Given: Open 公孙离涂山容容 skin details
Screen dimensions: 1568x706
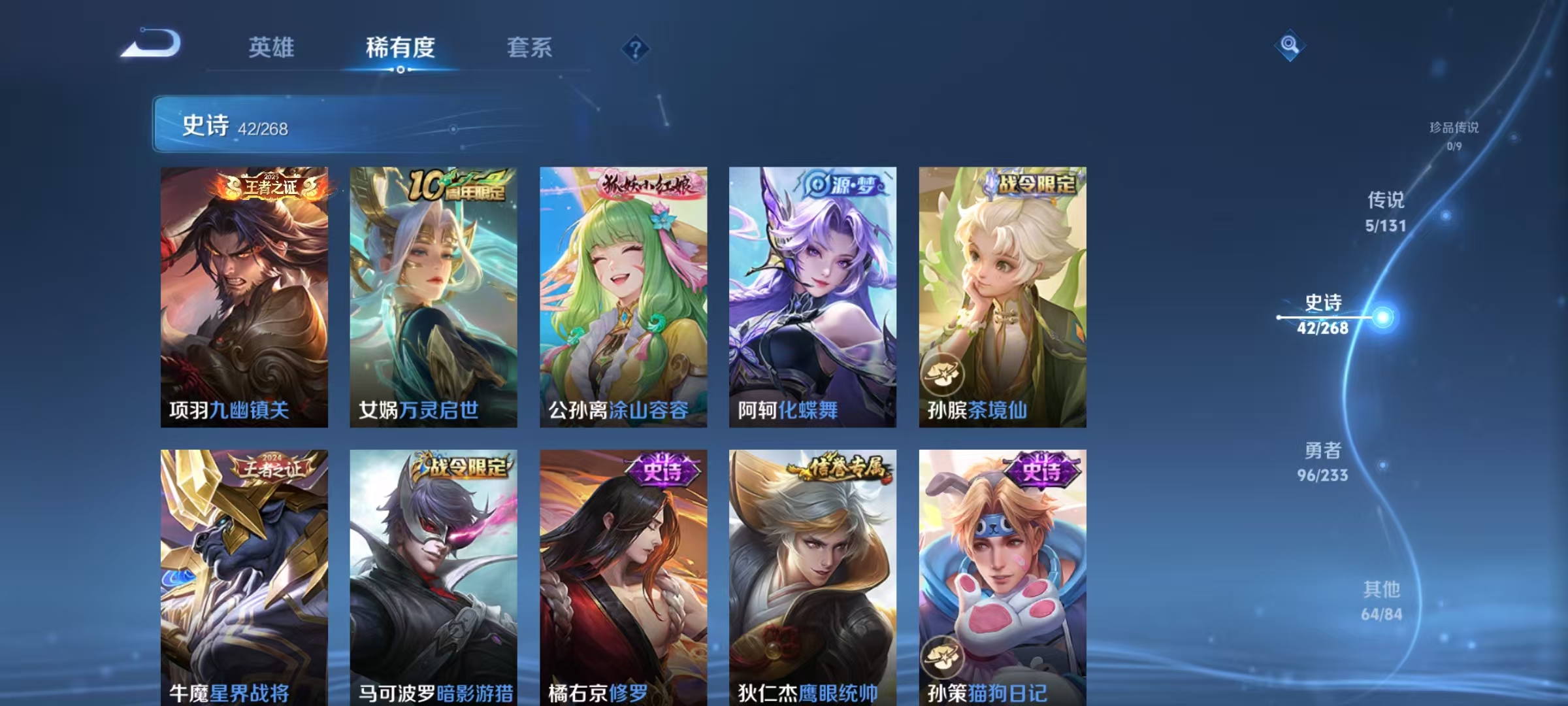Looking at the screenshot, I should [x=621, y=294].
